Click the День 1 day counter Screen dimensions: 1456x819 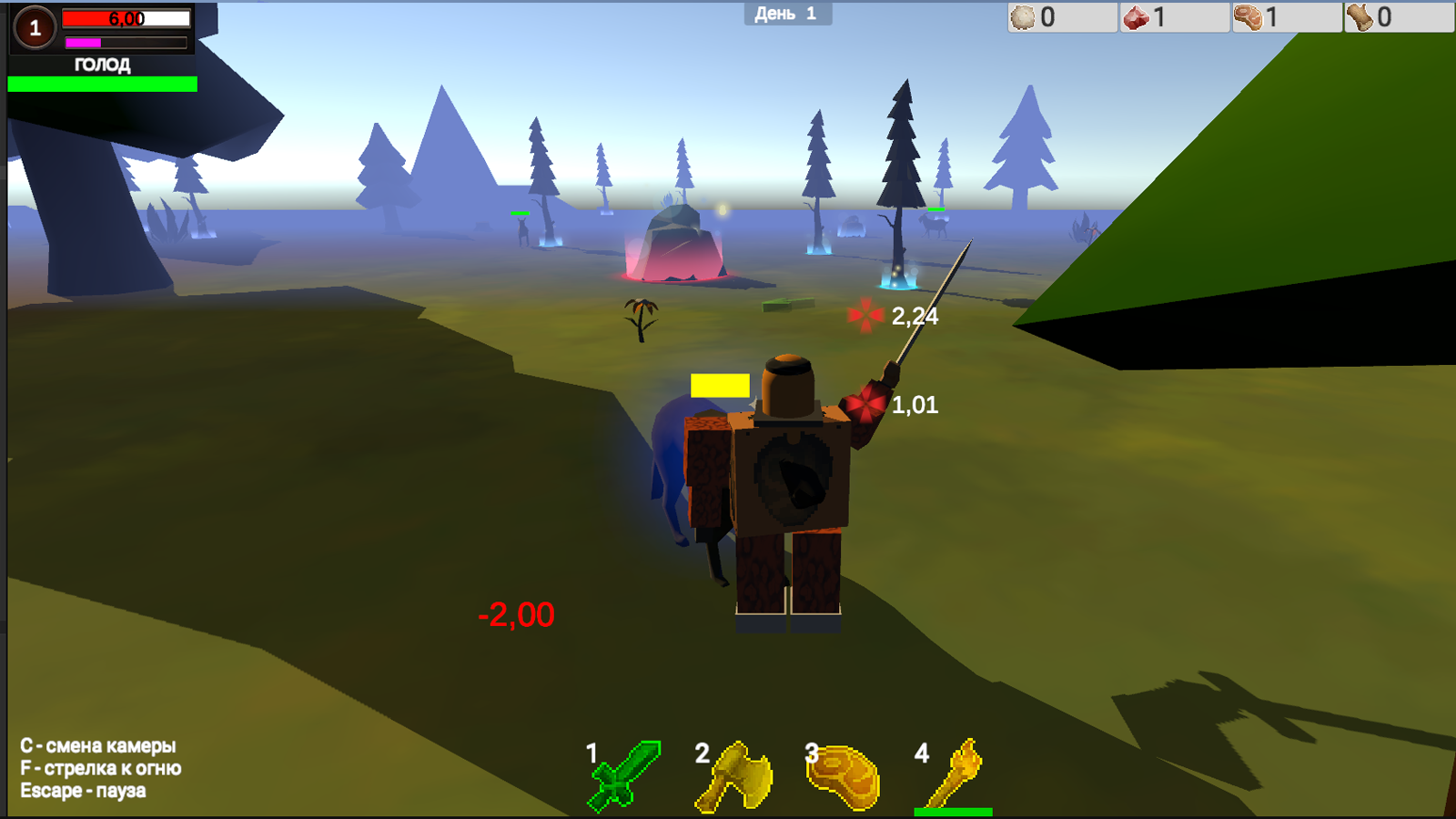(x=789, y=14)
